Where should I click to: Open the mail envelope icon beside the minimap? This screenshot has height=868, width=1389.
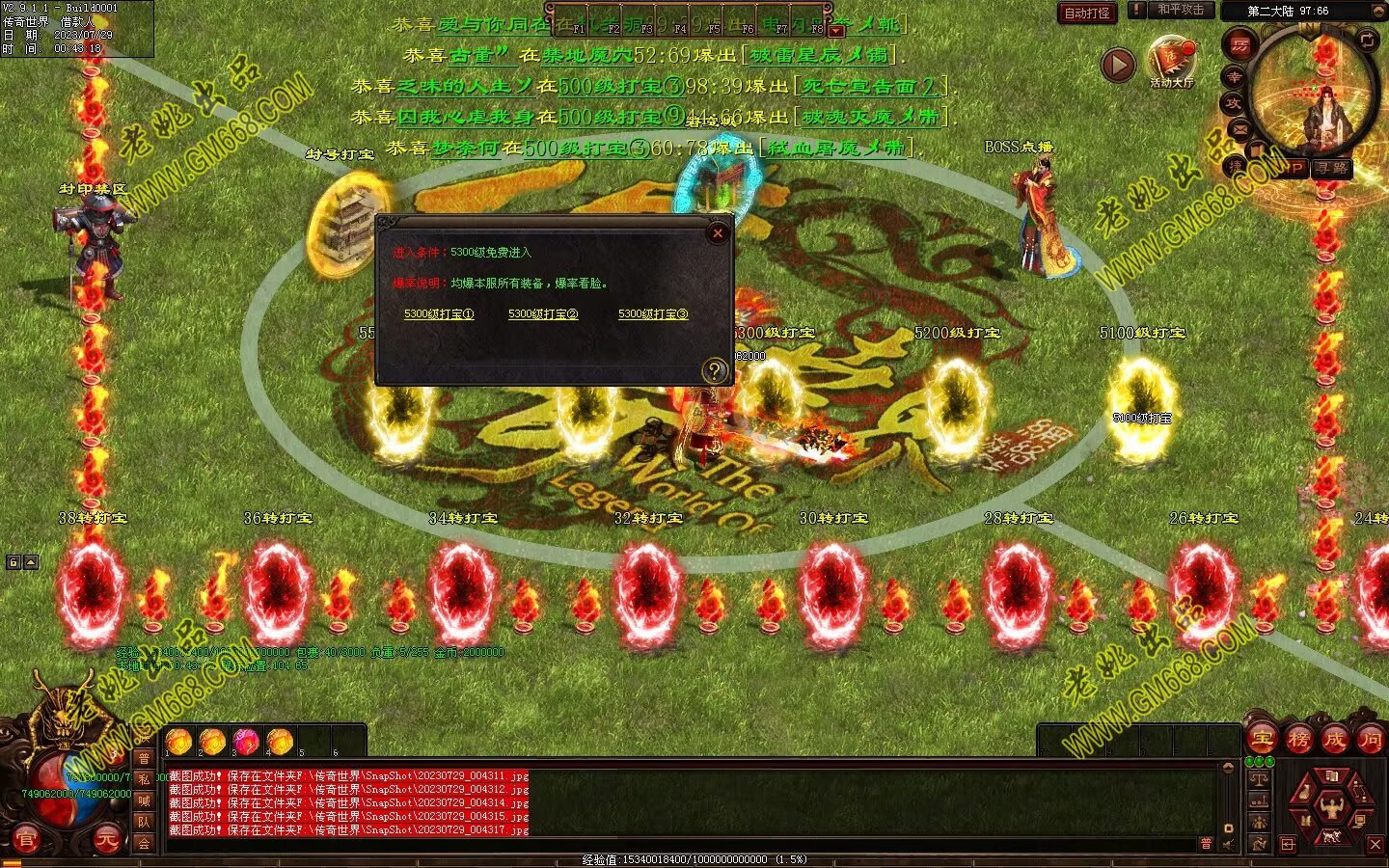[x=1240, y=128]
